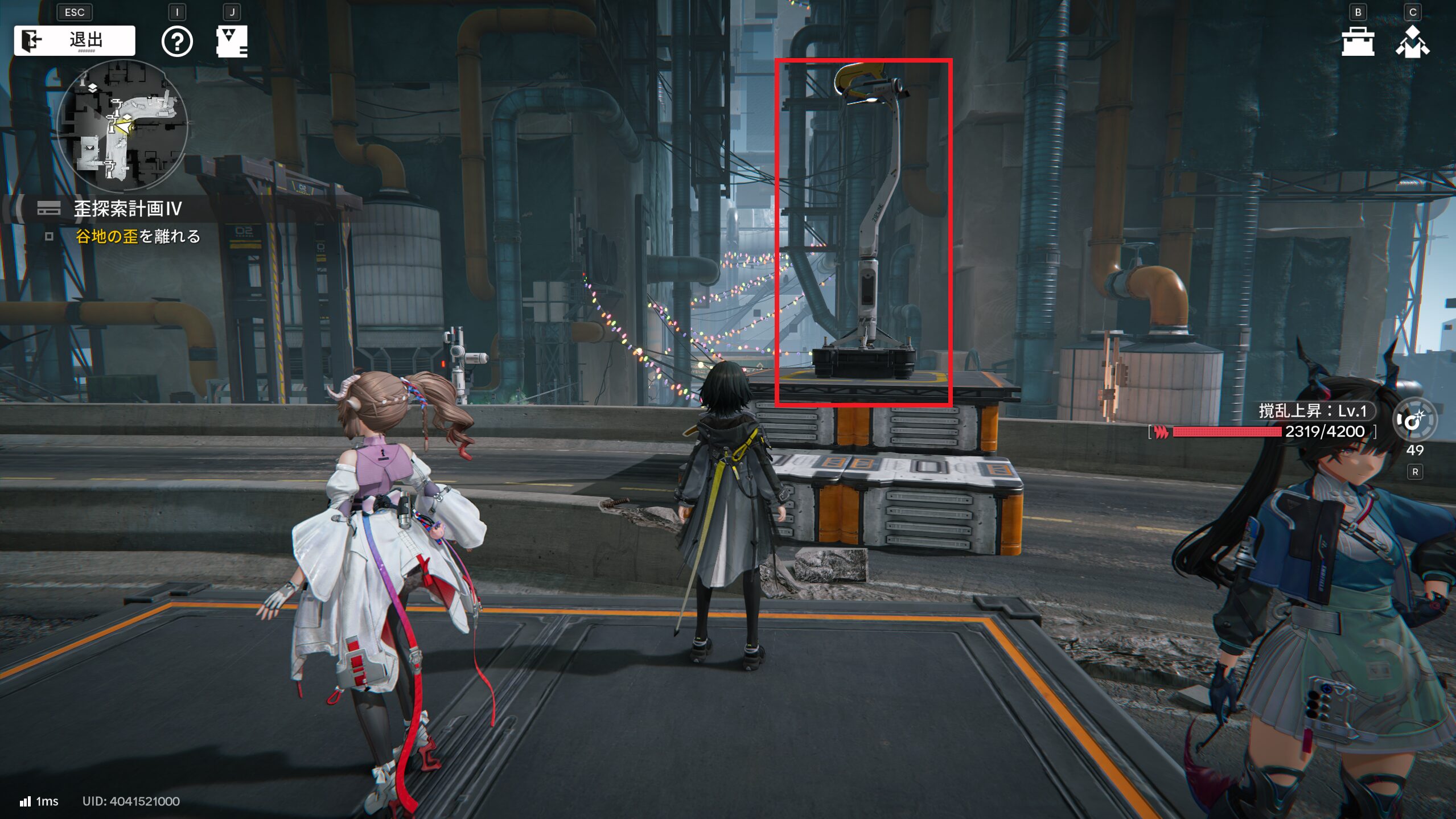
Task: Open the circular minimap
Action: point(122,125)
